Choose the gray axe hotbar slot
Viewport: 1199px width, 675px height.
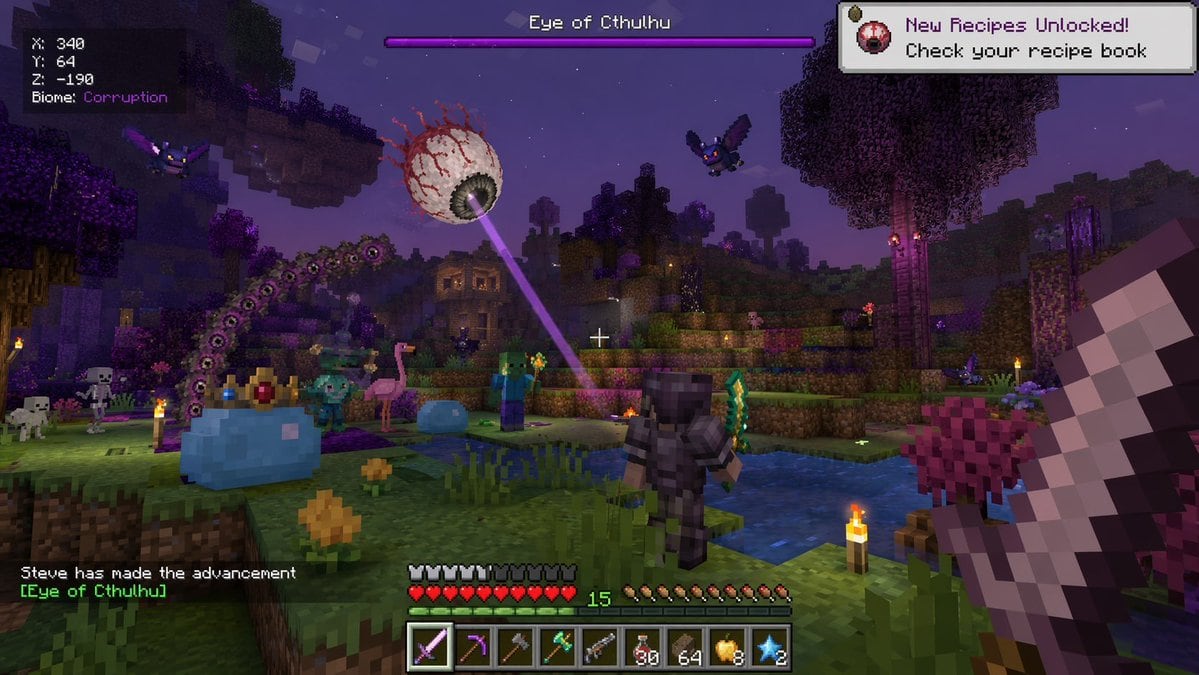(x=515, y=648)
